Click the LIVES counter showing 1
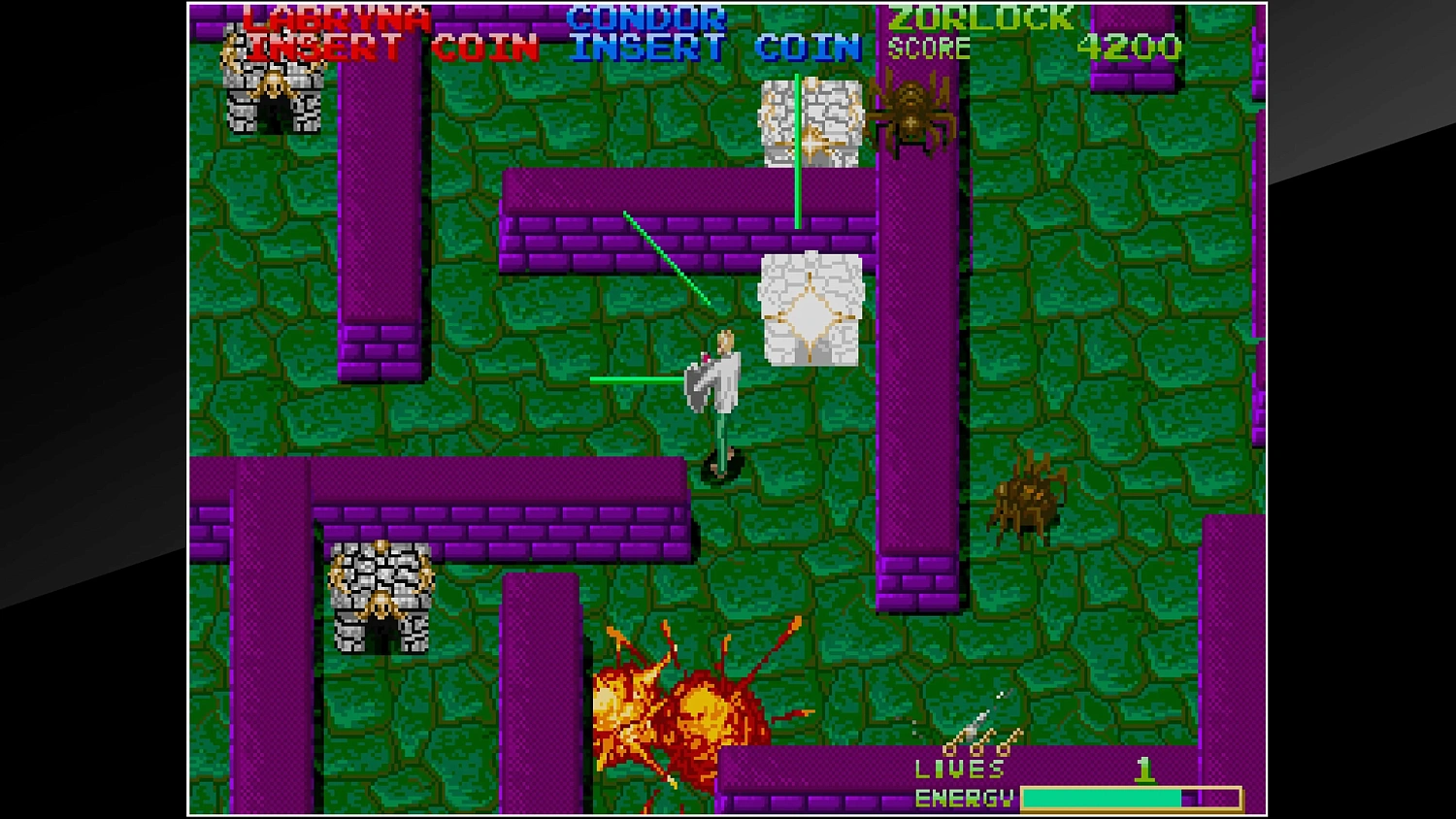This screenshot has width=1456, height=819. coord(1145,770)
